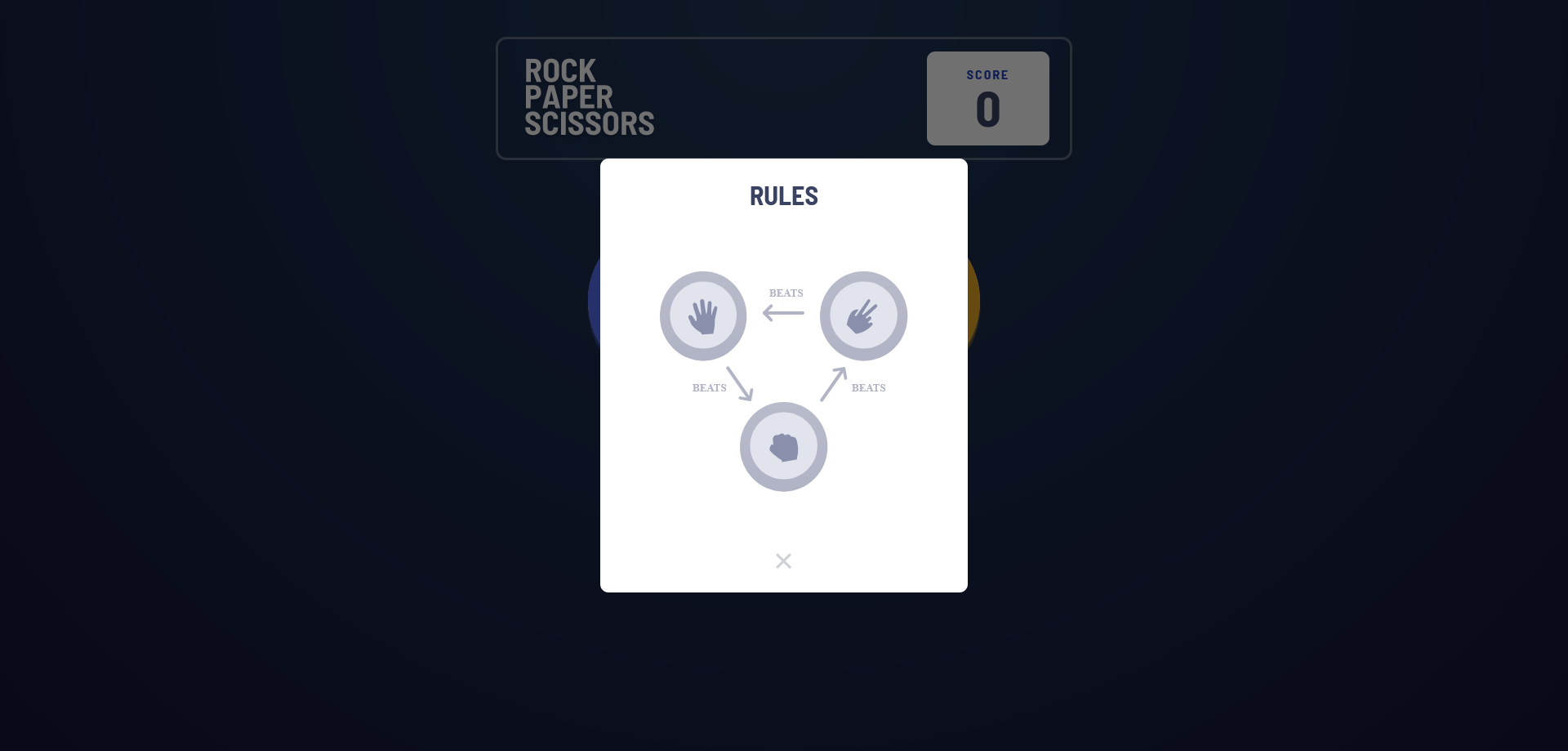Click the SCORE display box
1568x751 pixels.
[x=987, y=98]
